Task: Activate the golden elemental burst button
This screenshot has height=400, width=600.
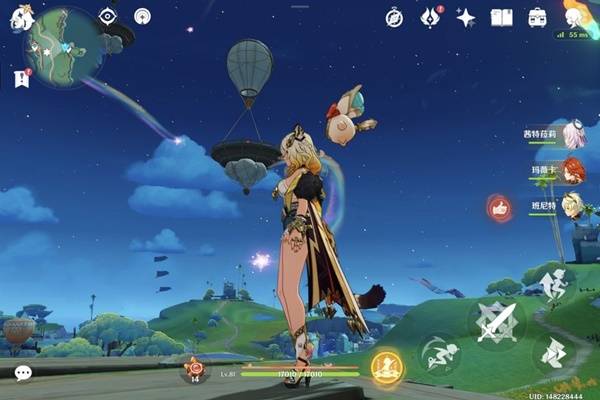Action: point(386,368)
